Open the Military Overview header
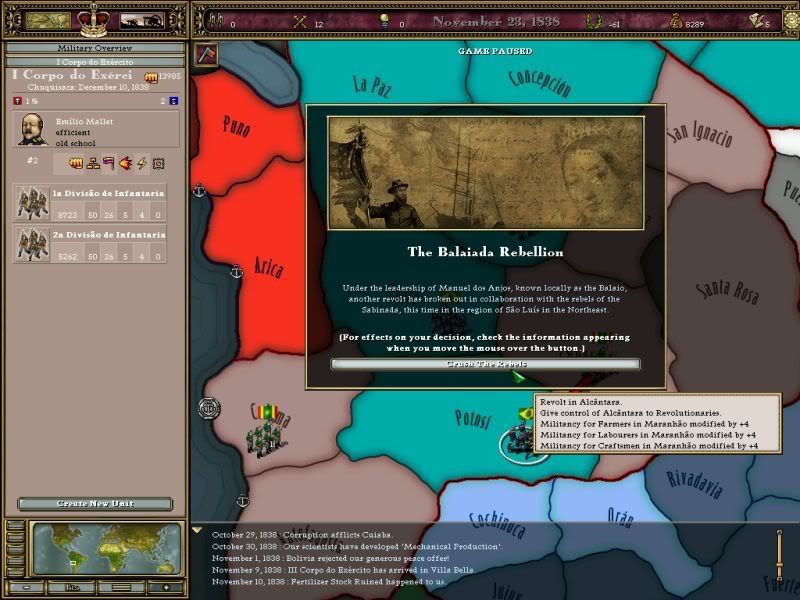This screenshot has height=600, width=800. point(94,48)
